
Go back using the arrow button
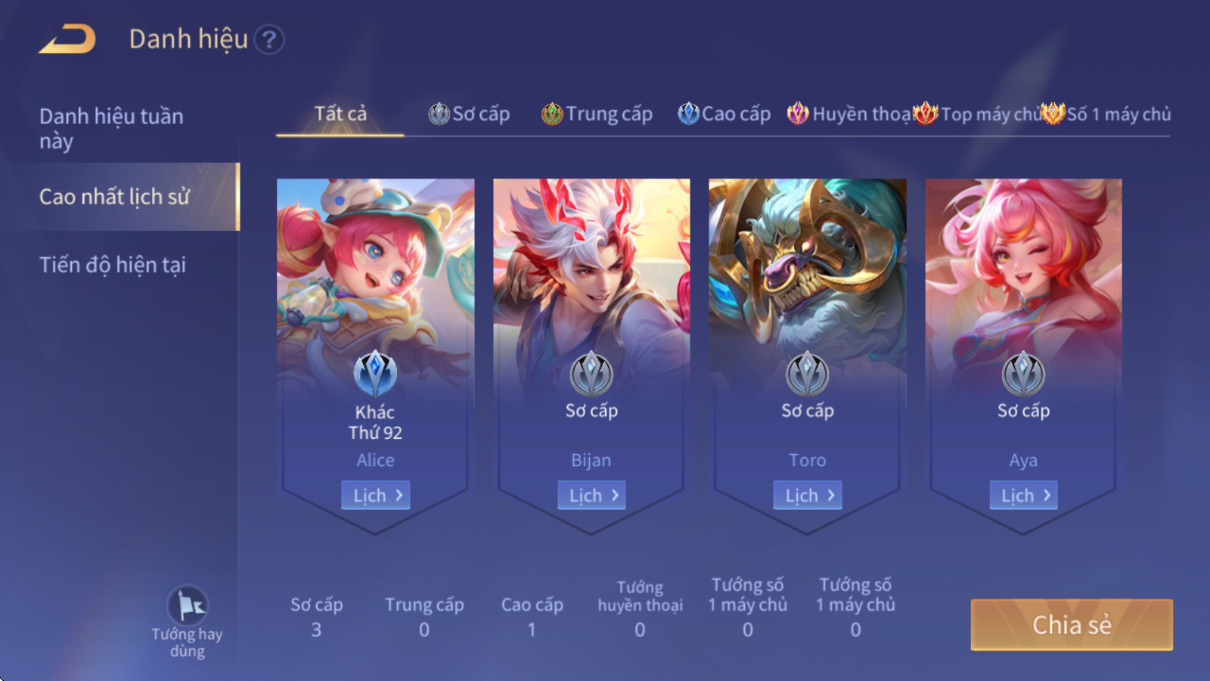tap(67, 40)
